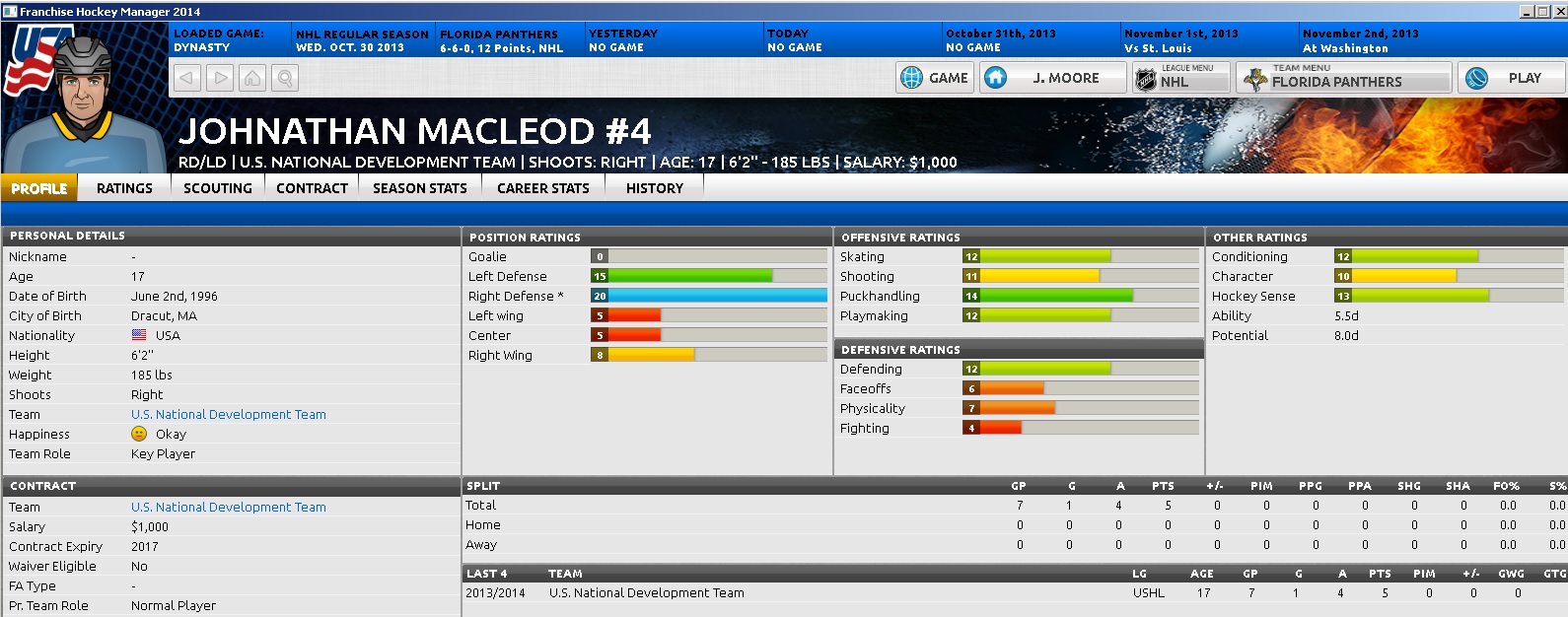Viewport: 1568px width, 617px height.
Task: Open the NHL league menu
Action: coord(1180,78)
